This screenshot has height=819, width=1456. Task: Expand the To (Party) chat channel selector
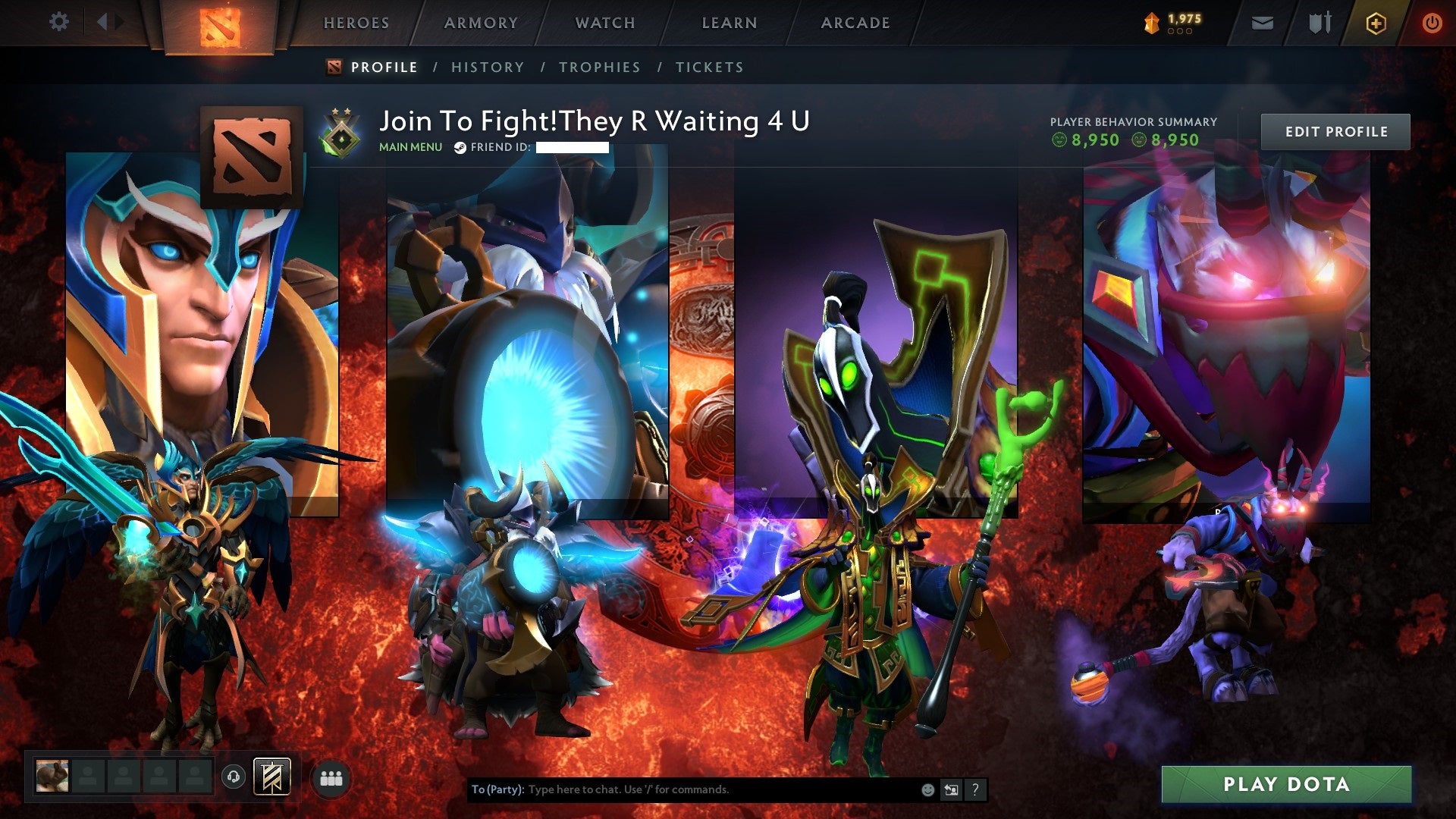[497, 789]
